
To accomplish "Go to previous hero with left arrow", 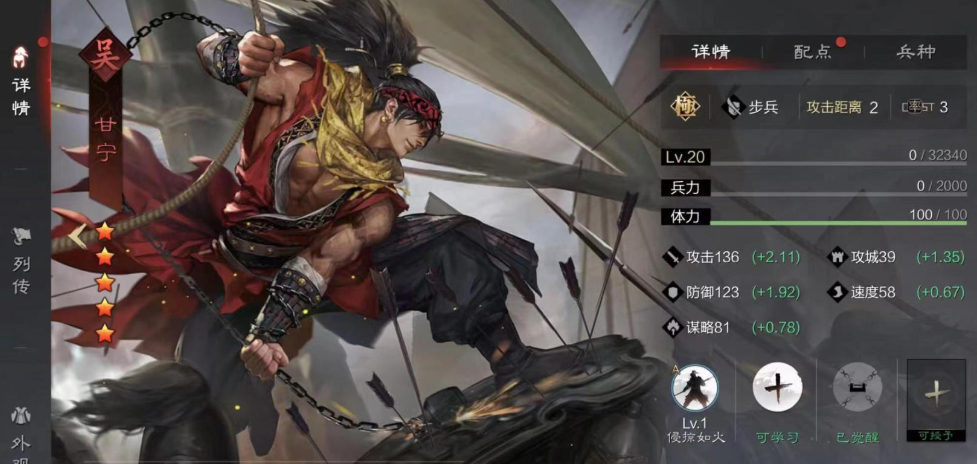I will [x=77, y=236].
